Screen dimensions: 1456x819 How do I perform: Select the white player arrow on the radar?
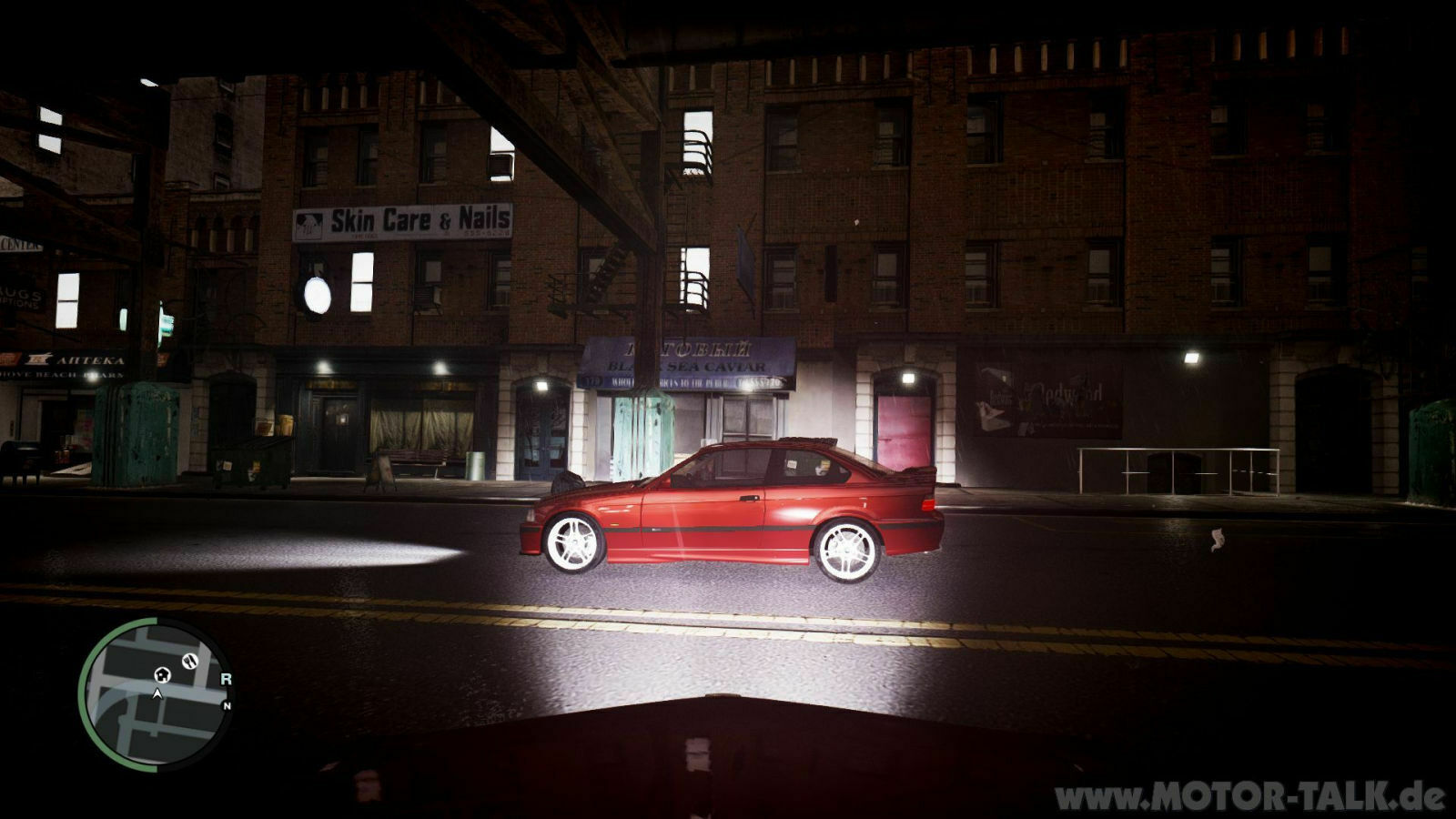click(x=157, y=693)
